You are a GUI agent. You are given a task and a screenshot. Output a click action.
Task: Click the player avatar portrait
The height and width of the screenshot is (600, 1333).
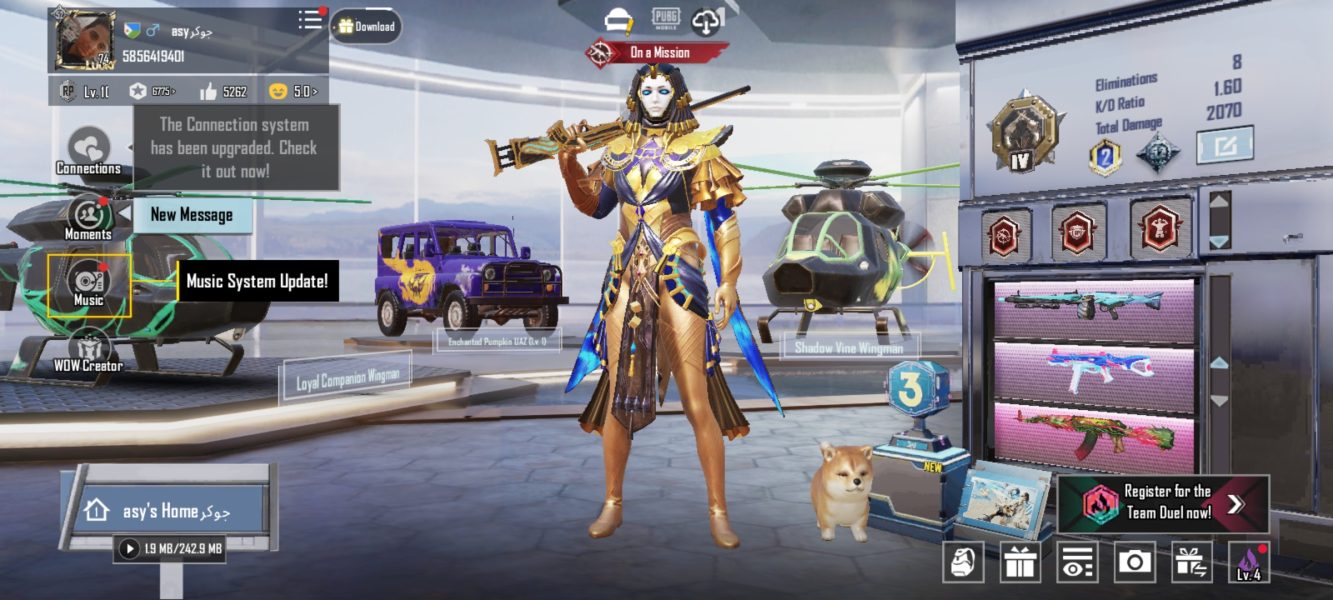85,41
